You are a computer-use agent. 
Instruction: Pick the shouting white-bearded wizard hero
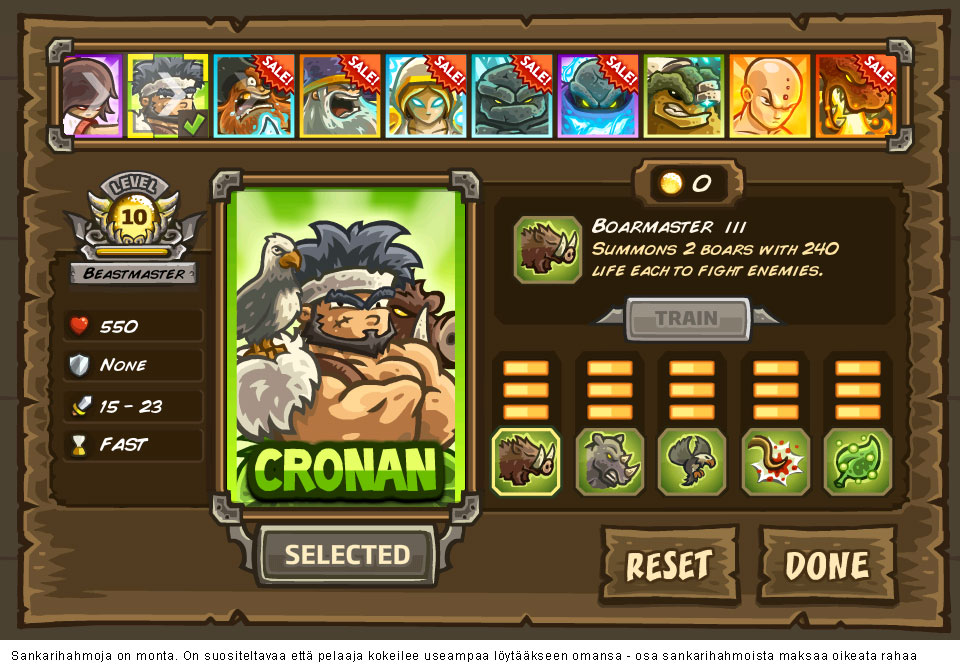[340, 96]
